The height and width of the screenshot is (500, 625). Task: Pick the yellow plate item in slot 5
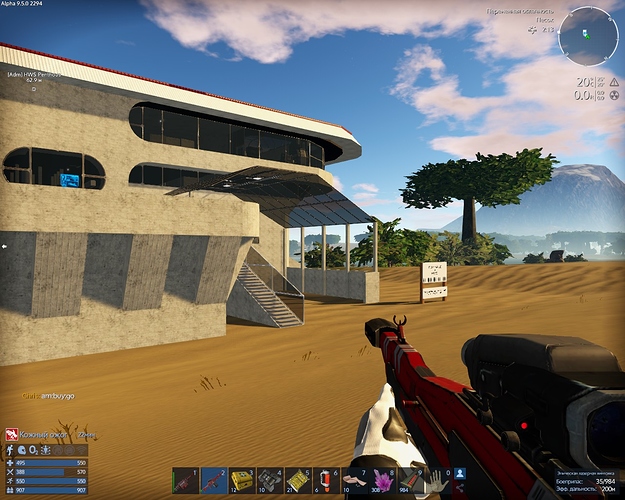point(299,481)
